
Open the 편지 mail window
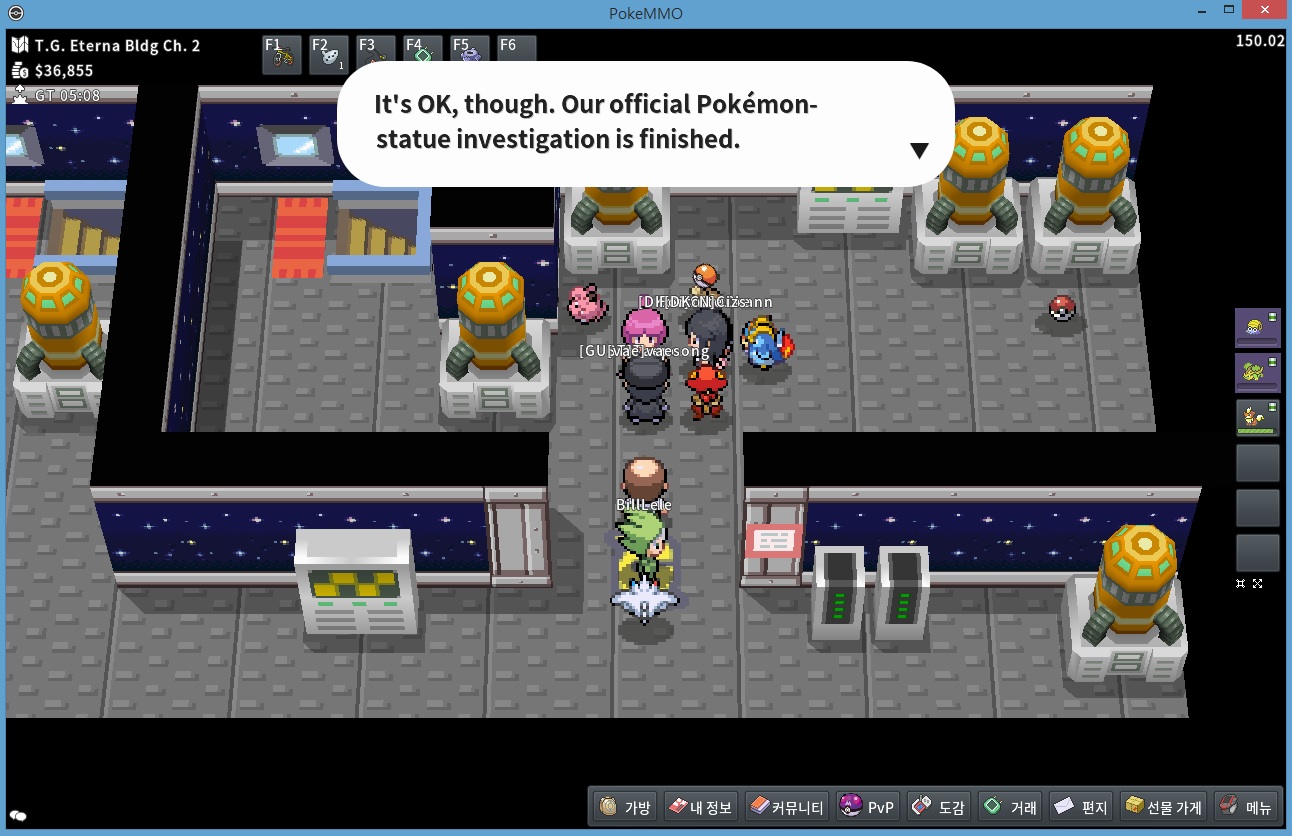point(1081,807)
